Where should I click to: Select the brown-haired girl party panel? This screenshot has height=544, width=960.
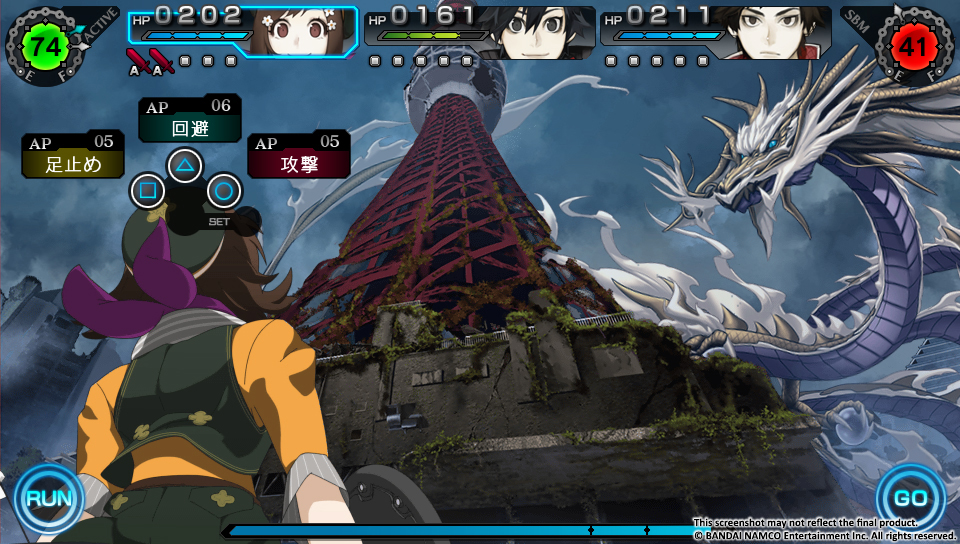pyautogui.click(x=243, y=32)
